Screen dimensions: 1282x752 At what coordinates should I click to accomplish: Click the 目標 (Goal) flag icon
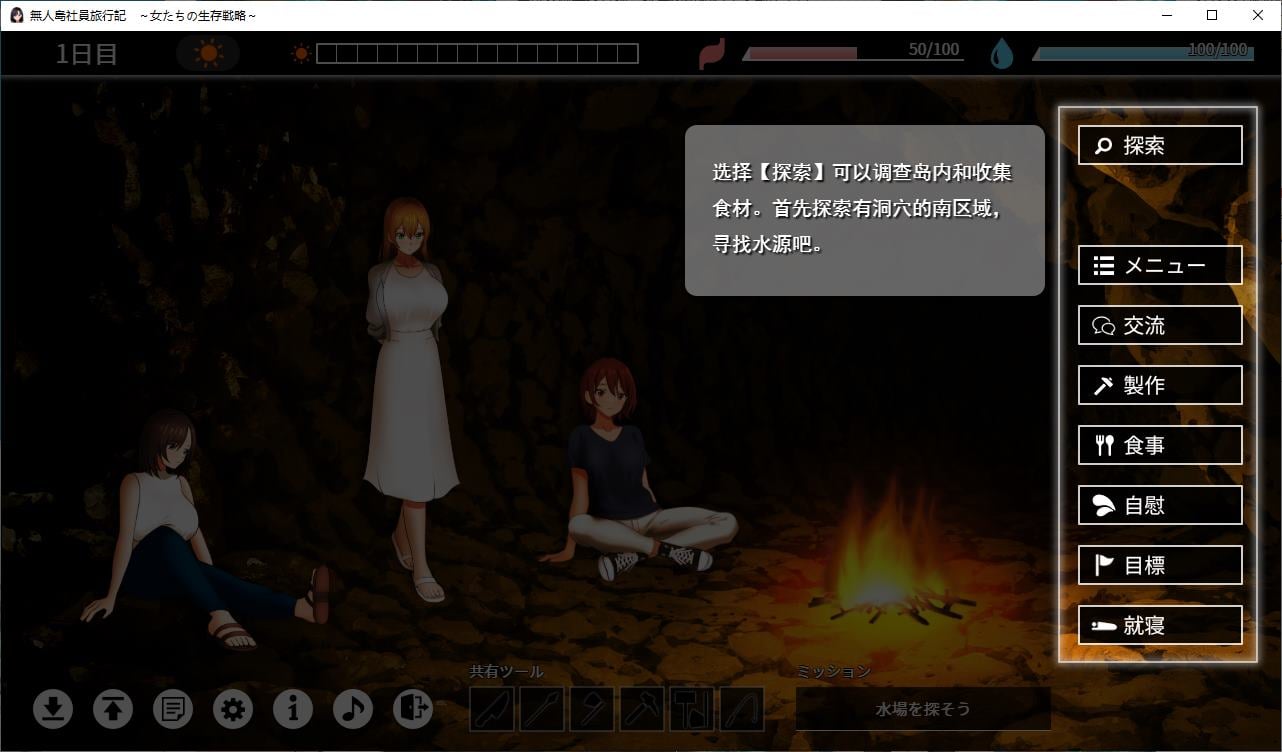[1159, 565]
